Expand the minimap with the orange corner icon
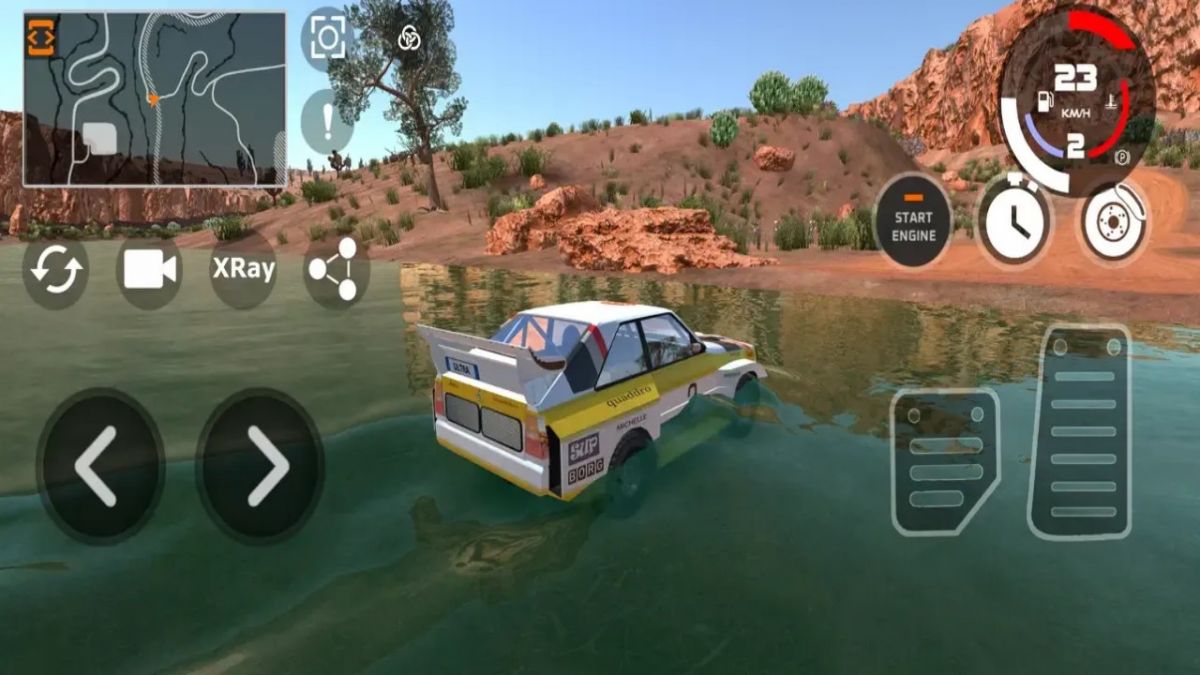1200x675 pixels. [42, 37]
